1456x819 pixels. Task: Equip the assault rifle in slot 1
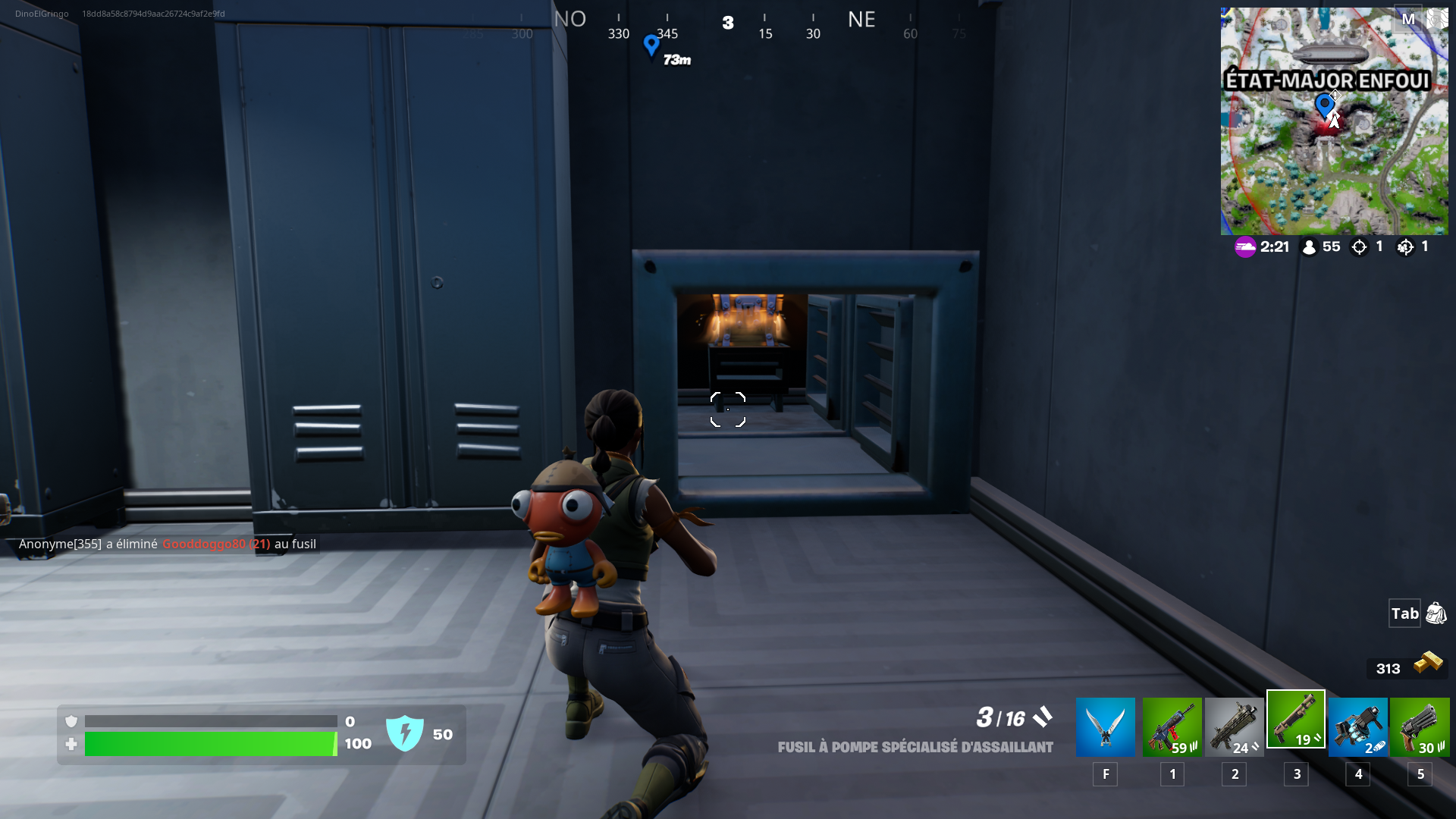click(x=1172, y=726)
